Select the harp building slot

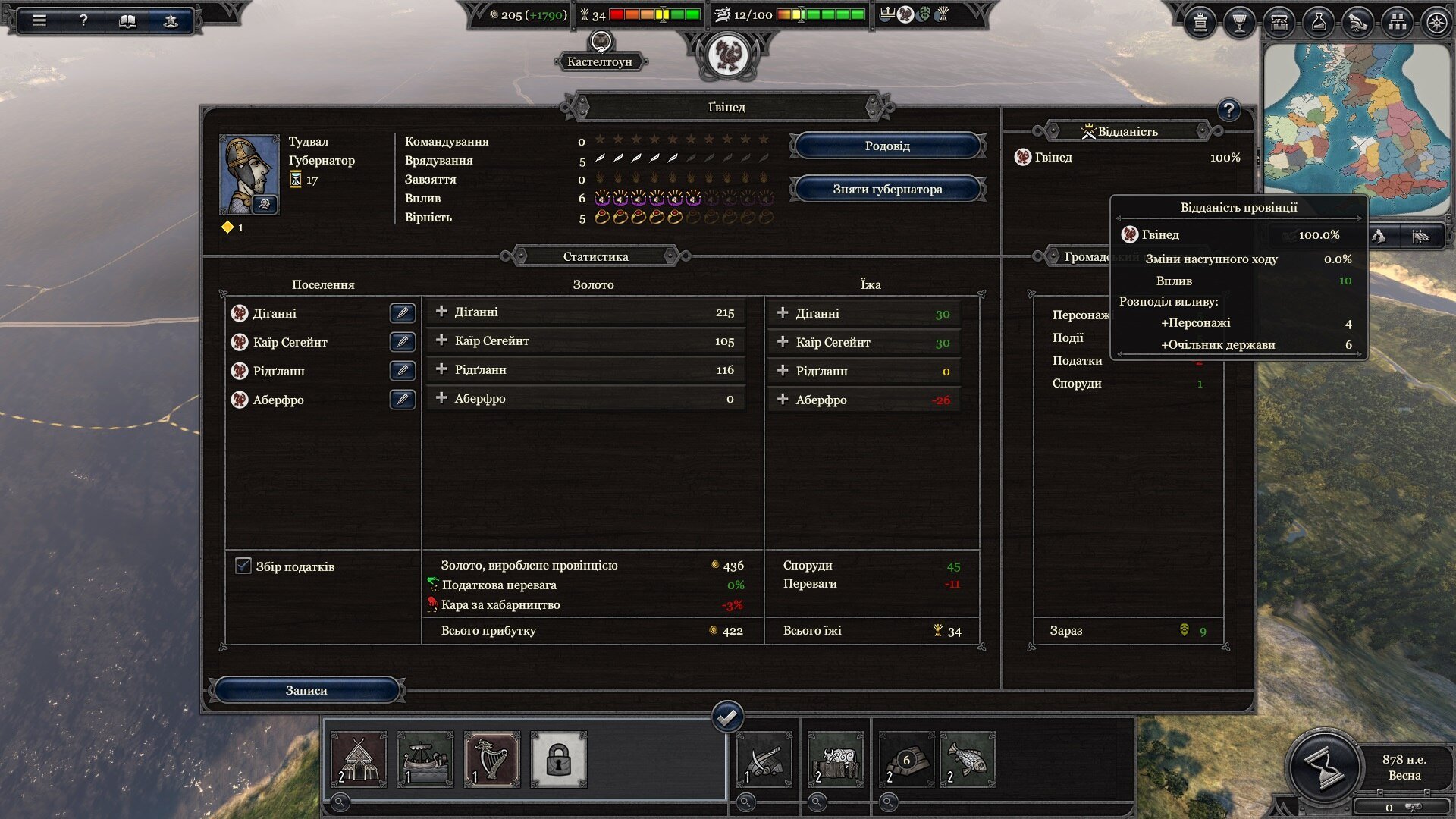tap(491, 759)
